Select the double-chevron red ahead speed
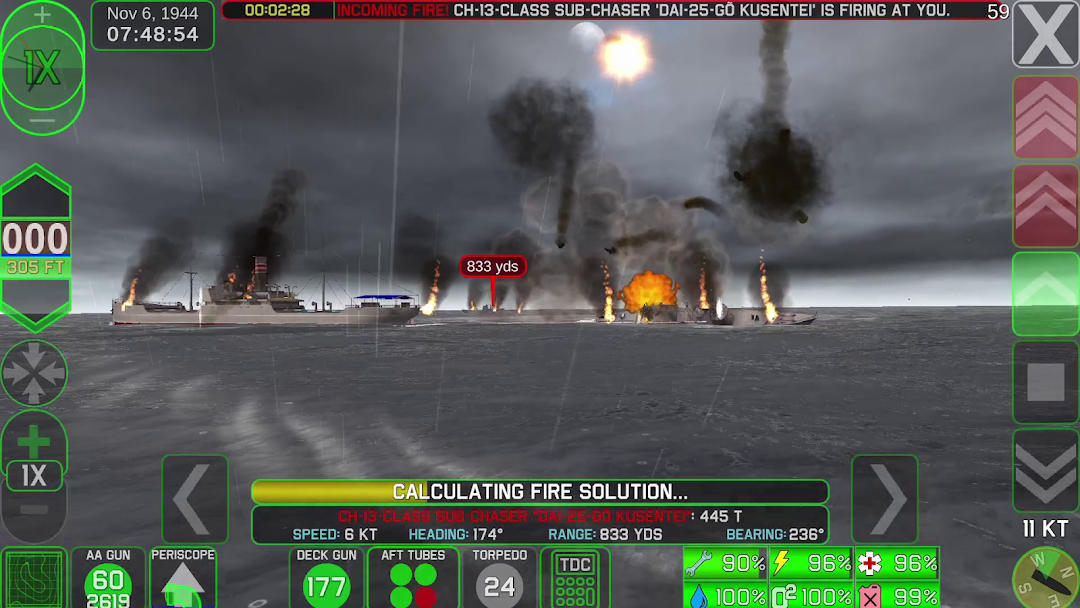The image size is (1080, 608). click(1045, 204)
